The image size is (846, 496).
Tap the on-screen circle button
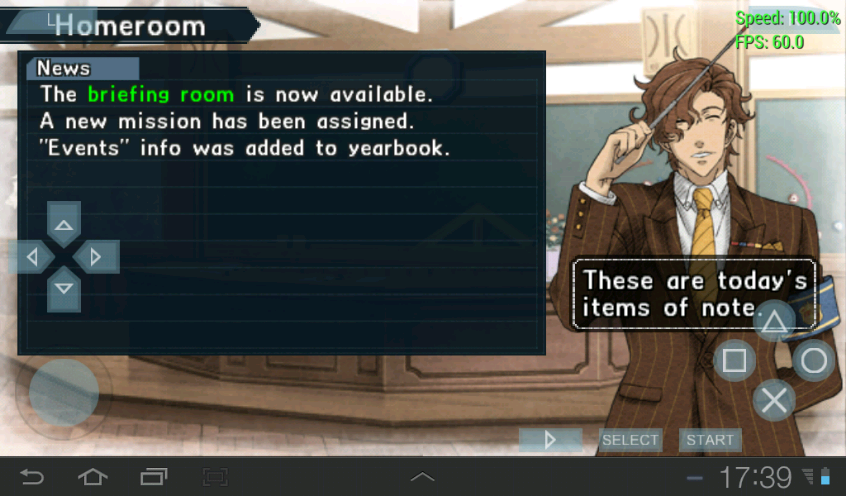pos(814,360)
